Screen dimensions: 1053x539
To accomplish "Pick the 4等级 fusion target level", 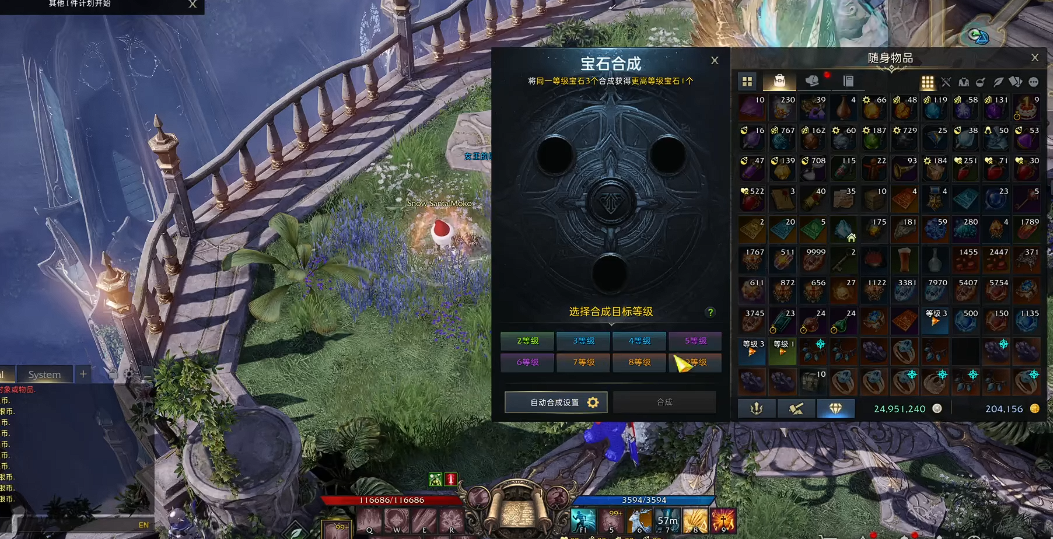I will coord(639,341).
